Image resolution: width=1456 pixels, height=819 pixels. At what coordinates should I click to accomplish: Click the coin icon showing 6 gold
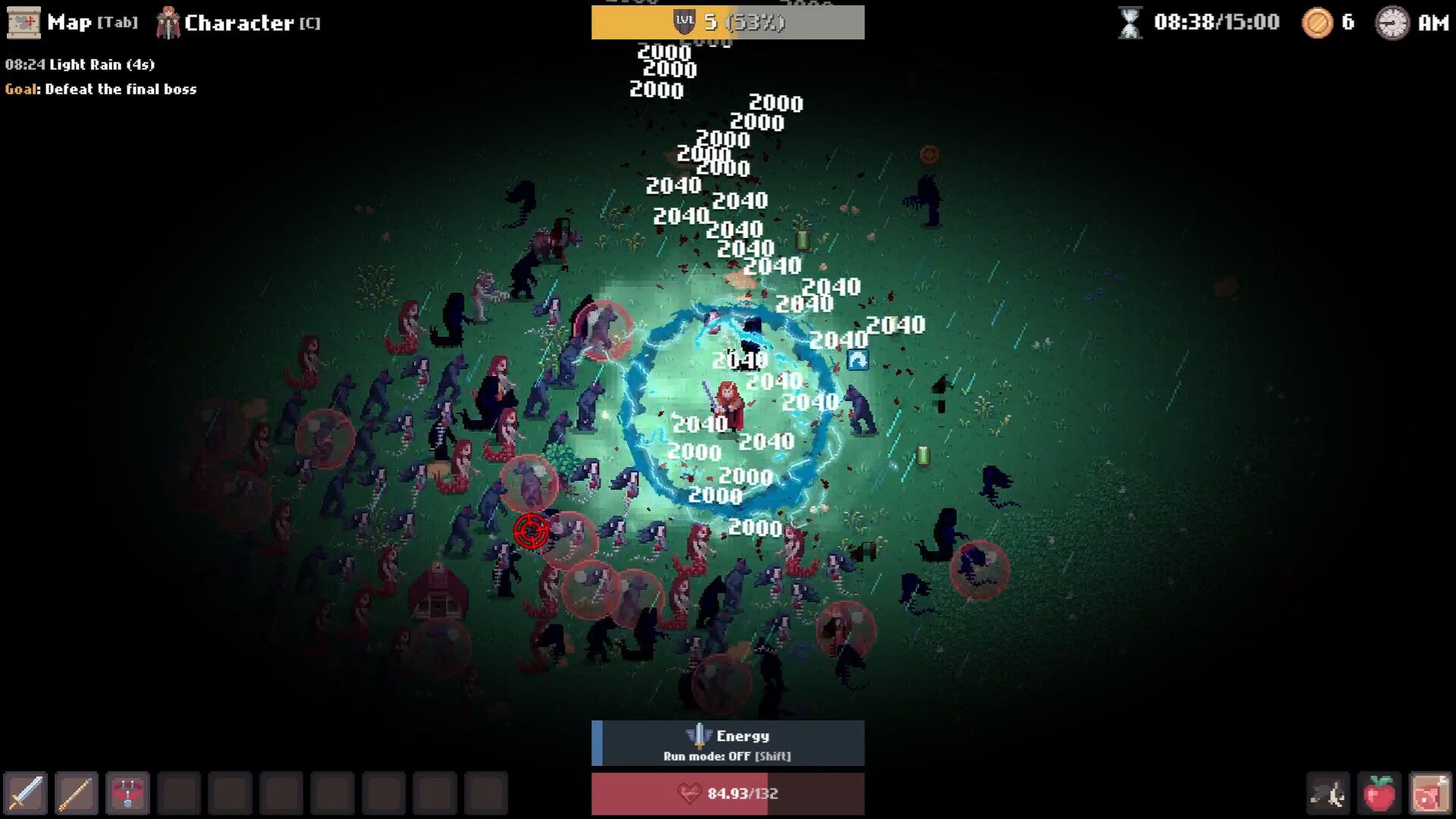(1317, 23)
